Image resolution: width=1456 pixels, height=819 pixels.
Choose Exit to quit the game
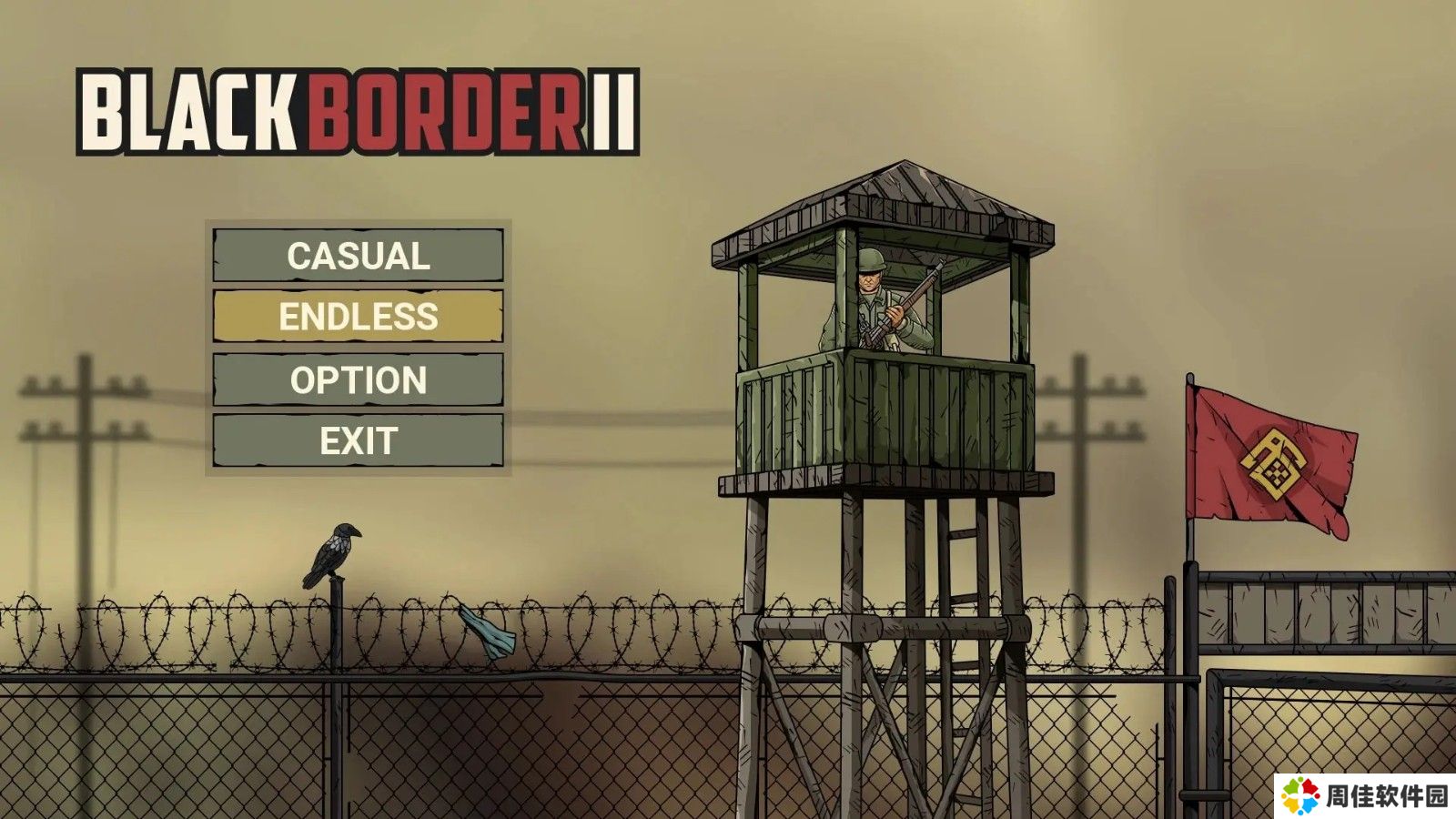[358, 440]
